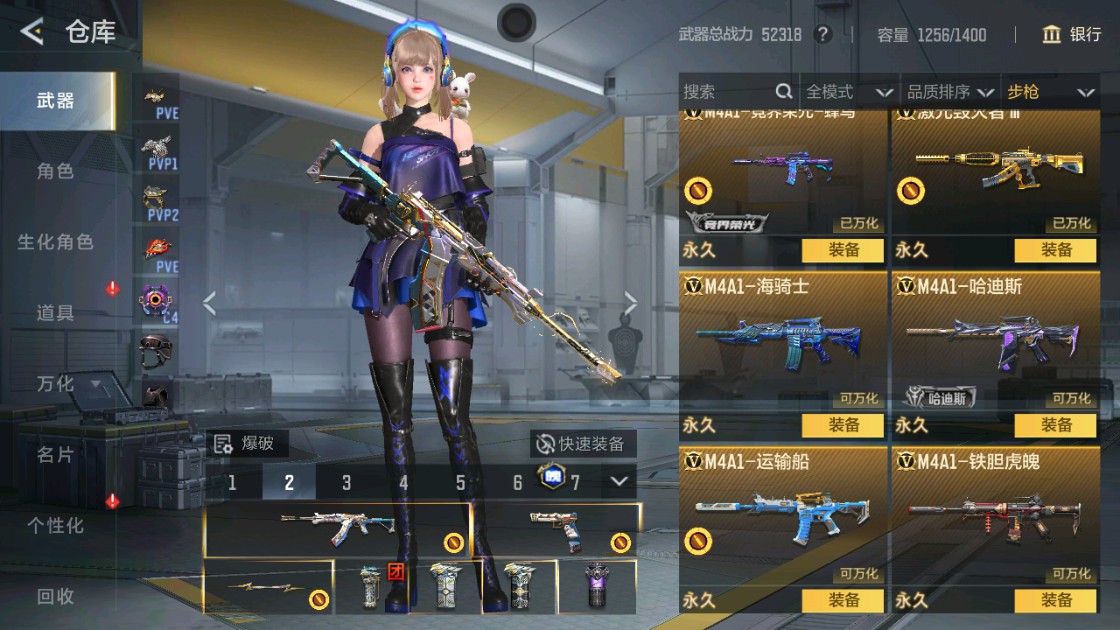Select loadout slot number 3
1120x630 pixels.
pyautogui.click(x=346, y=483)
